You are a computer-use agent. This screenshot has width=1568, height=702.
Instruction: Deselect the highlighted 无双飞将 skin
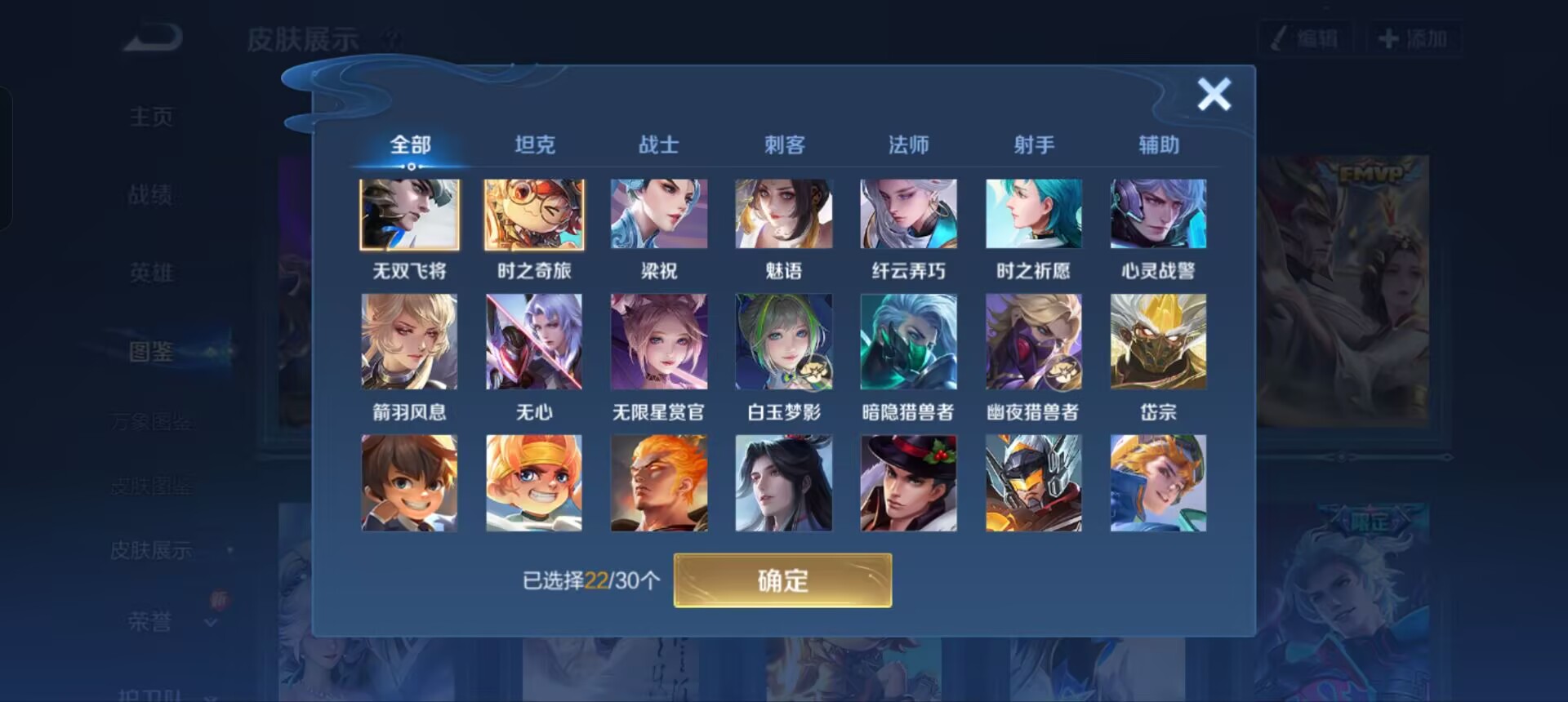[409, 214]
